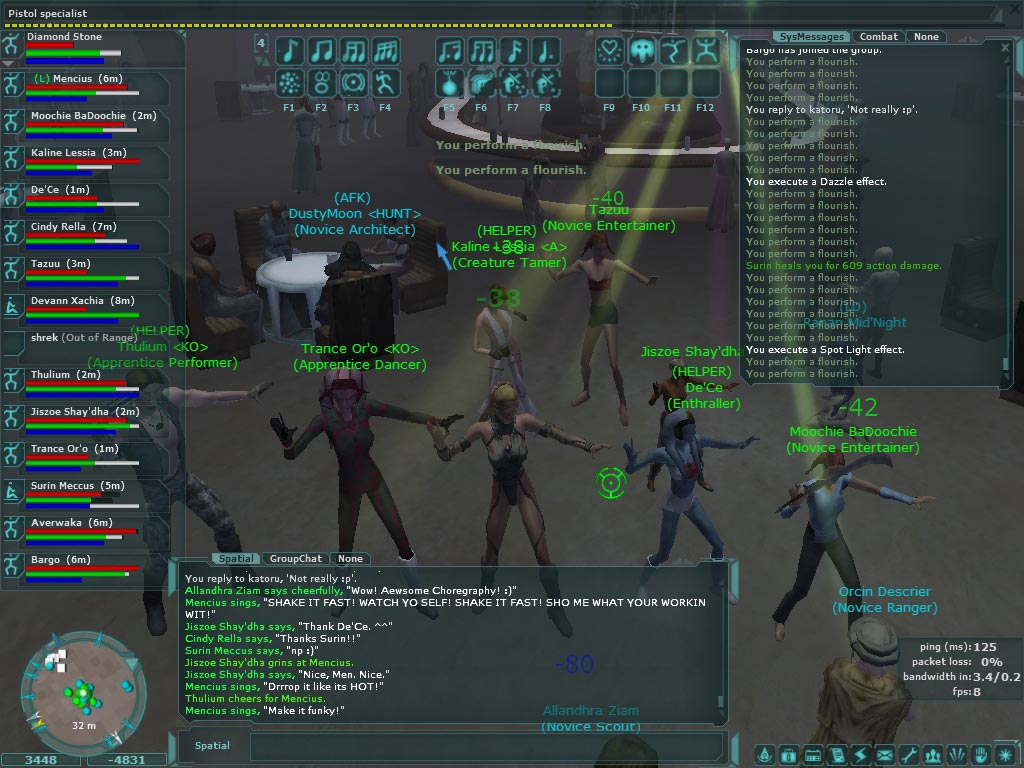Activate the running figure ability
Screen dimensions: 1024x768
[x=385, y=82]
